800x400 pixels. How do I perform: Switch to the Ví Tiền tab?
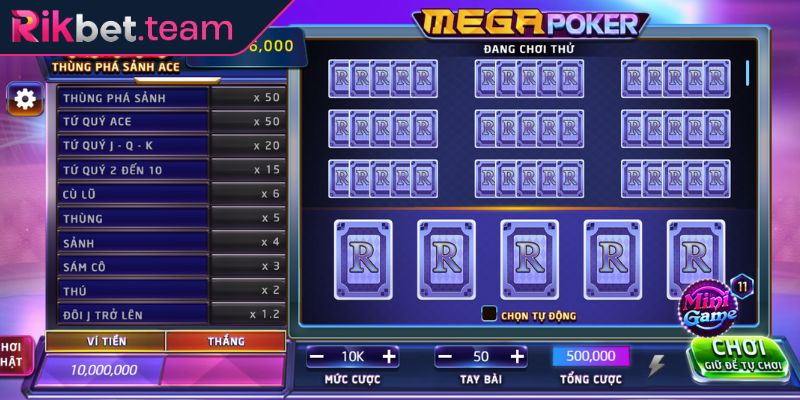click(106, 342)
